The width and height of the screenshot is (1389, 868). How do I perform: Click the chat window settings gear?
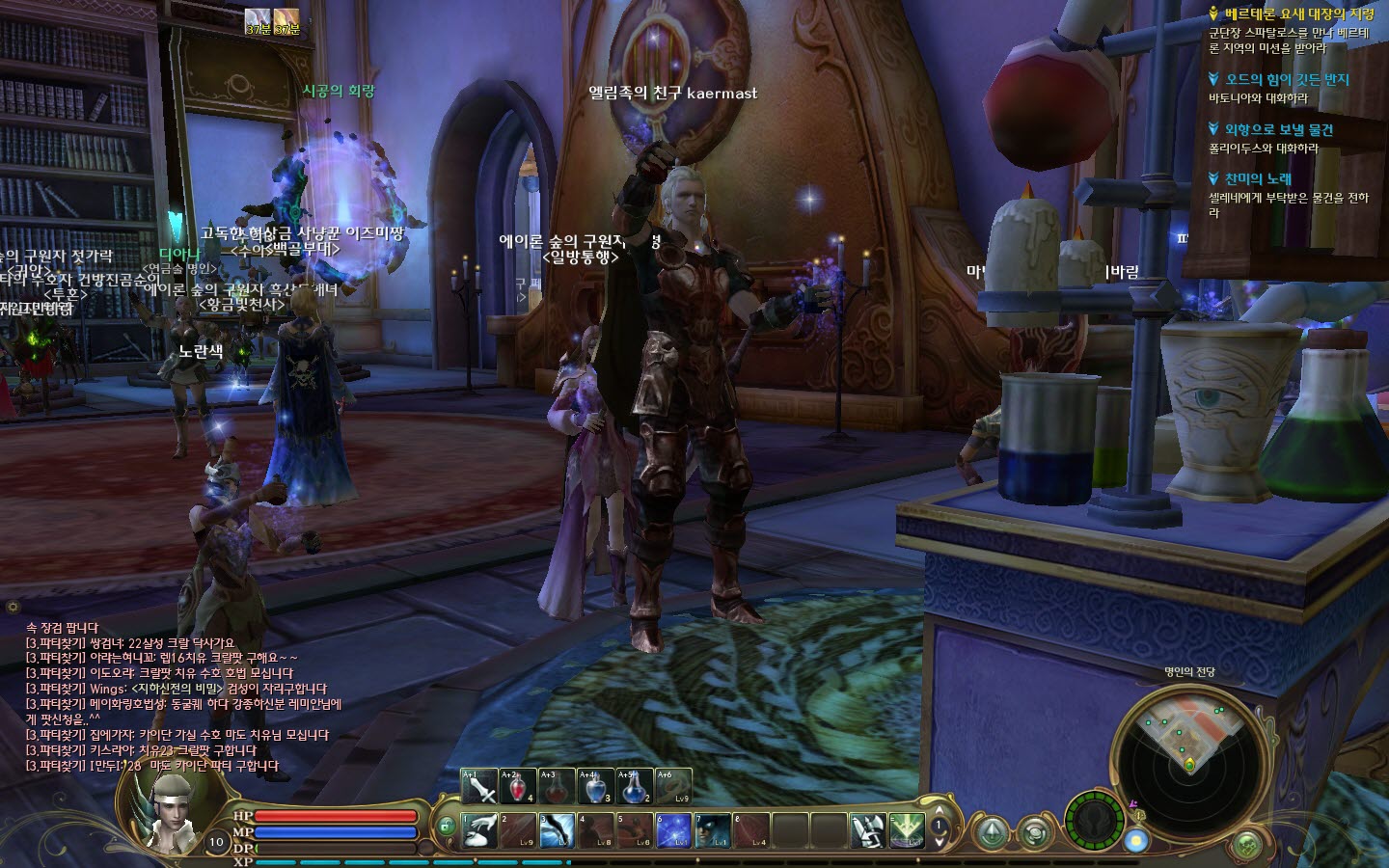pos(13,607)
